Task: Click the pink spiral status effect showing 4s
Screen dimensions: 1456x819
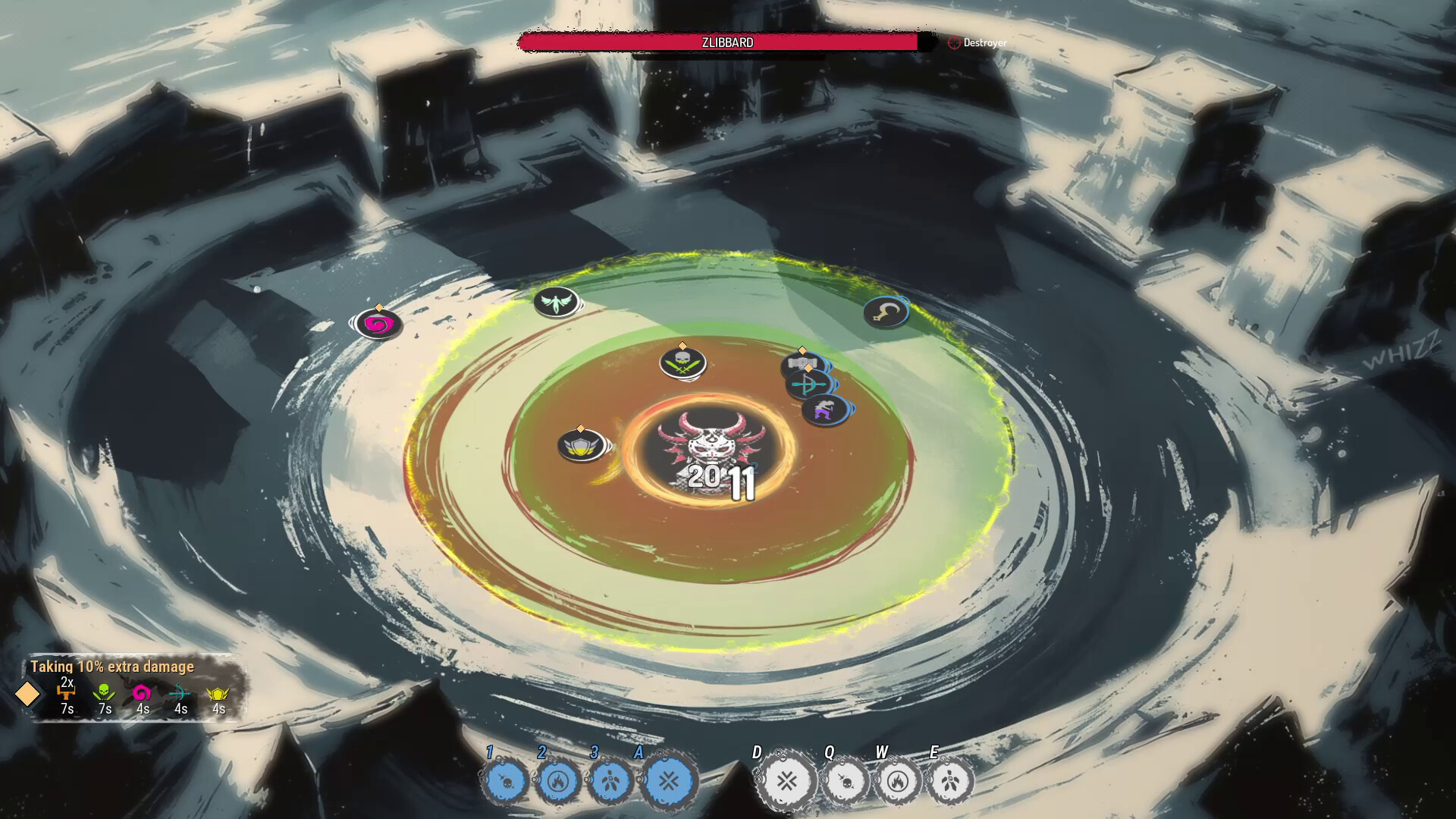Action: coord(141,693)
